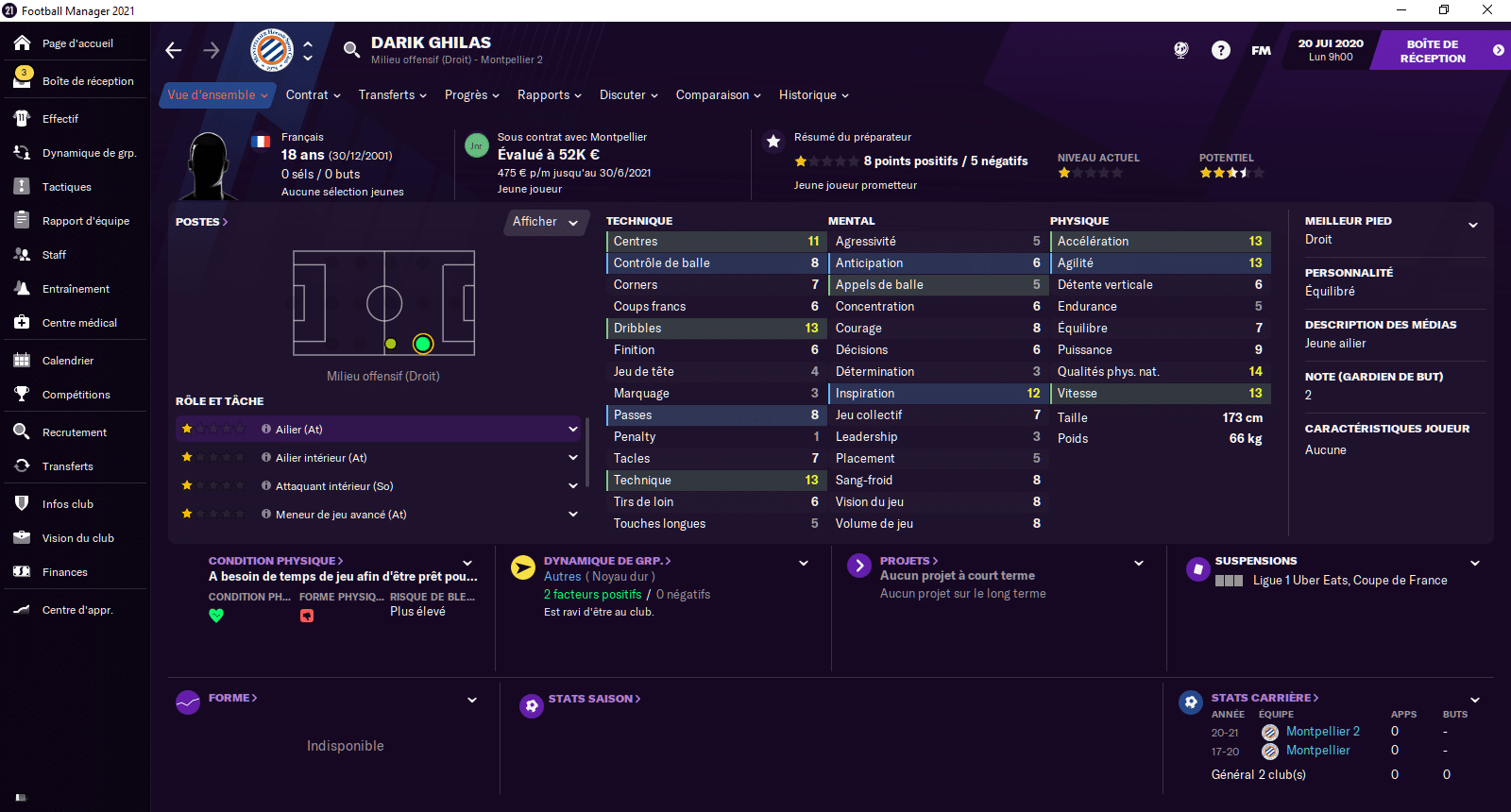Switch to the Rapports tab
Viewport: 1511px width, 812px height.
(x=549, y=95)
